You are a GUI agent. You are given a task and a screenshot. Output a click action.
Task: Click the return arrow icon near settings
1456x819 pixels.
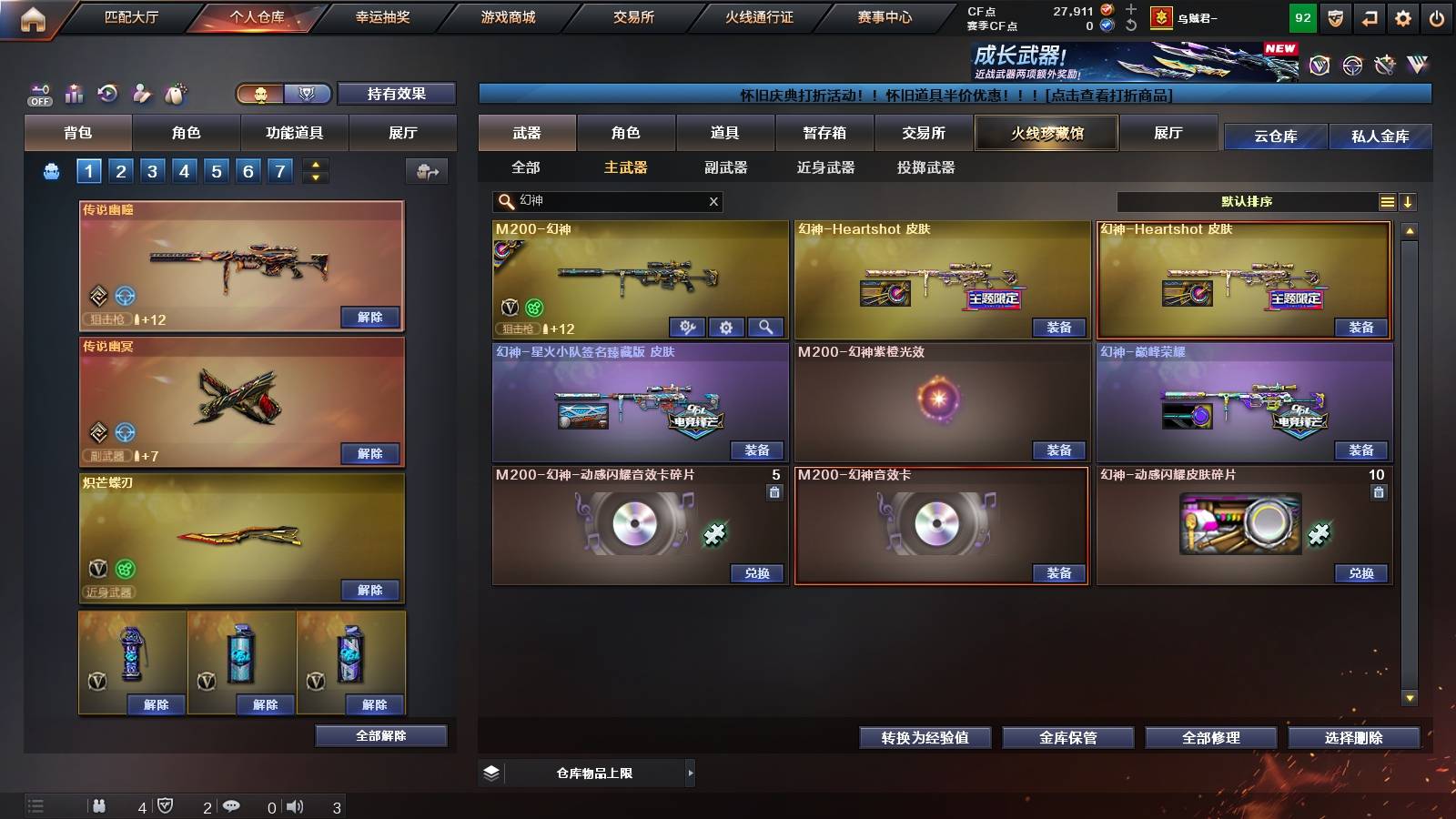1370,16
